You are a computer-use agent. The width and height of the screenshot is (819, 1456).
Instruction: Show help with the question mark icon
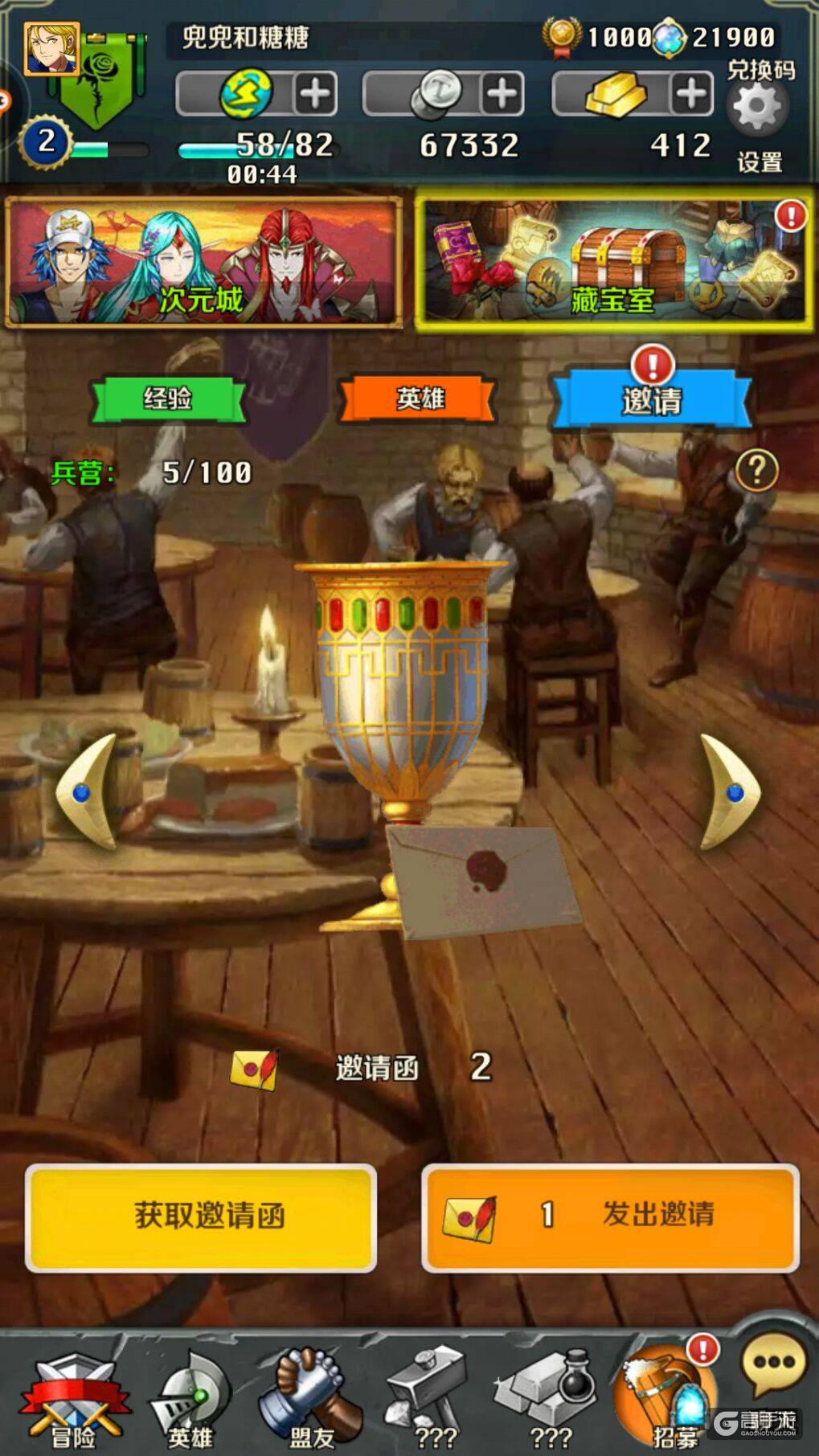coord(756,470)
